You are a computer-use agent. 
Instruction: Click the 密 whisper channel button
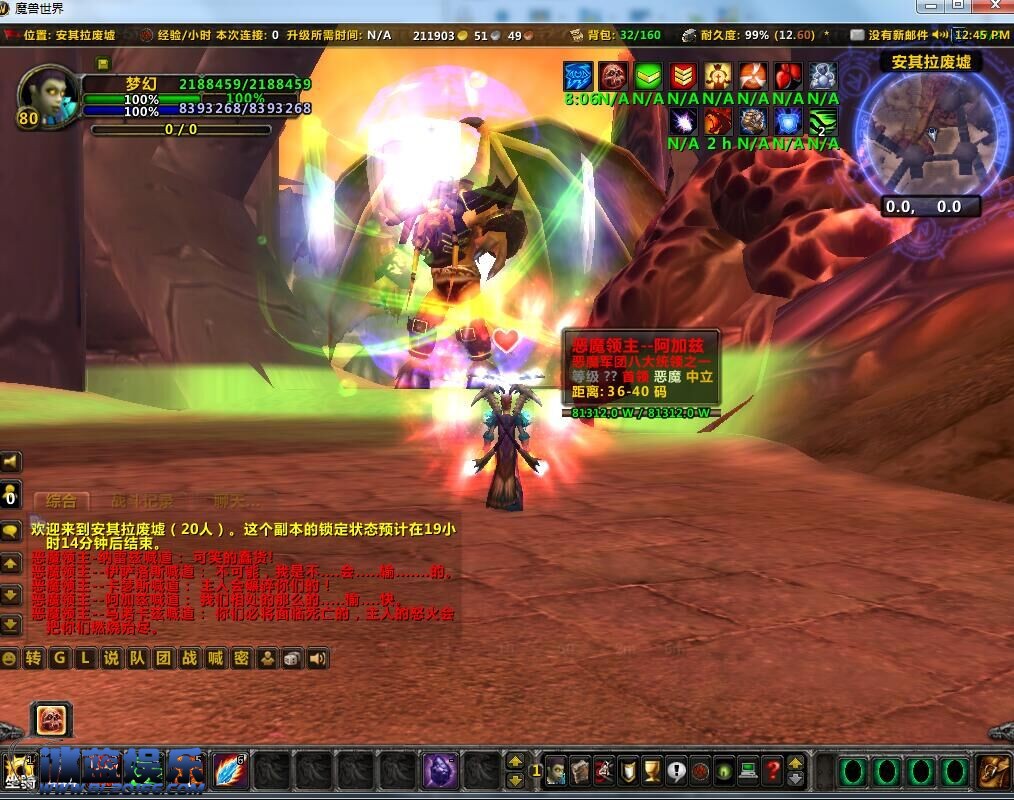point(241,658)
